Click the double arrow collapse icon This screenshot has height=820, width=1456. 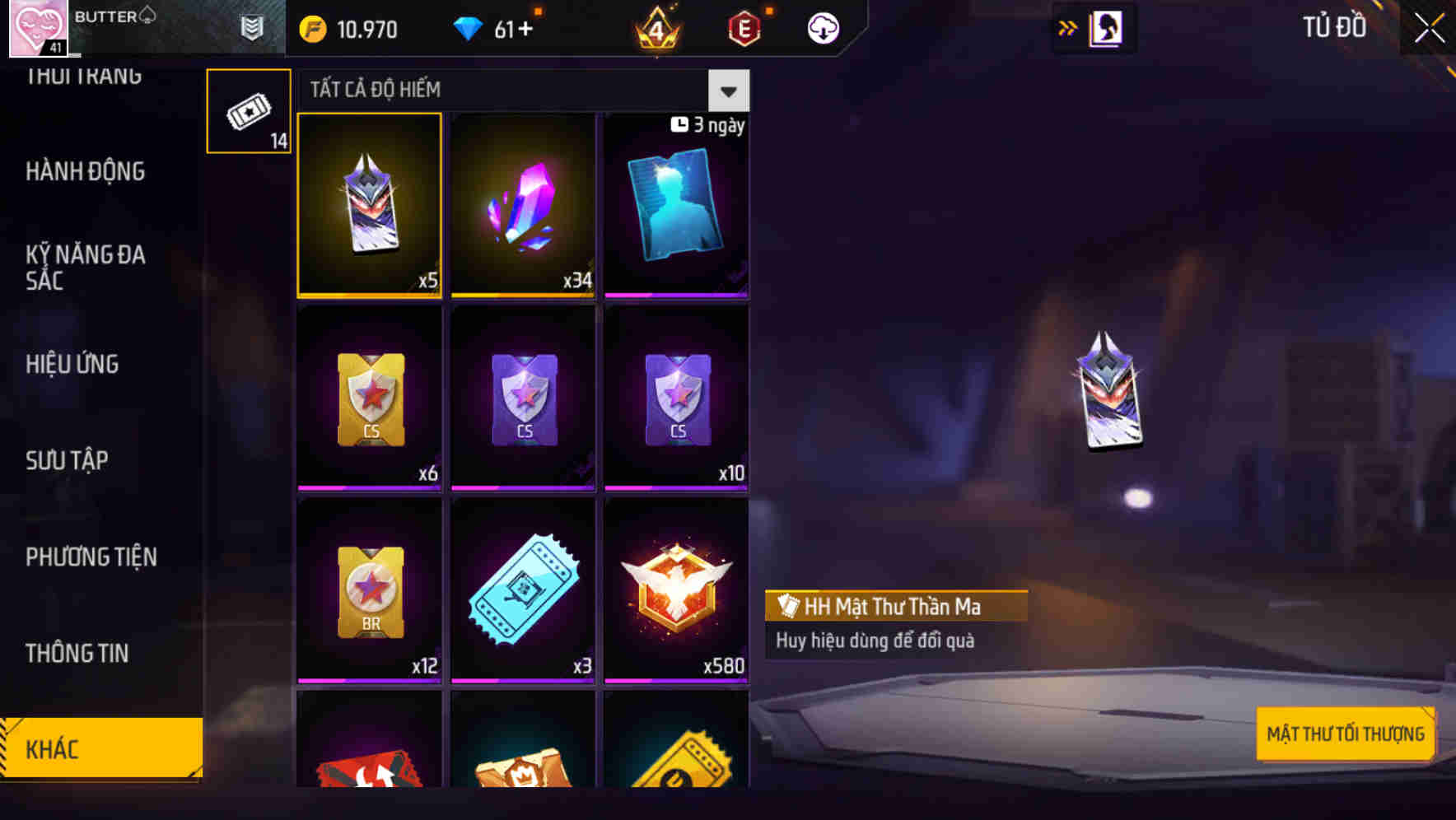[x=1068, y=27]
